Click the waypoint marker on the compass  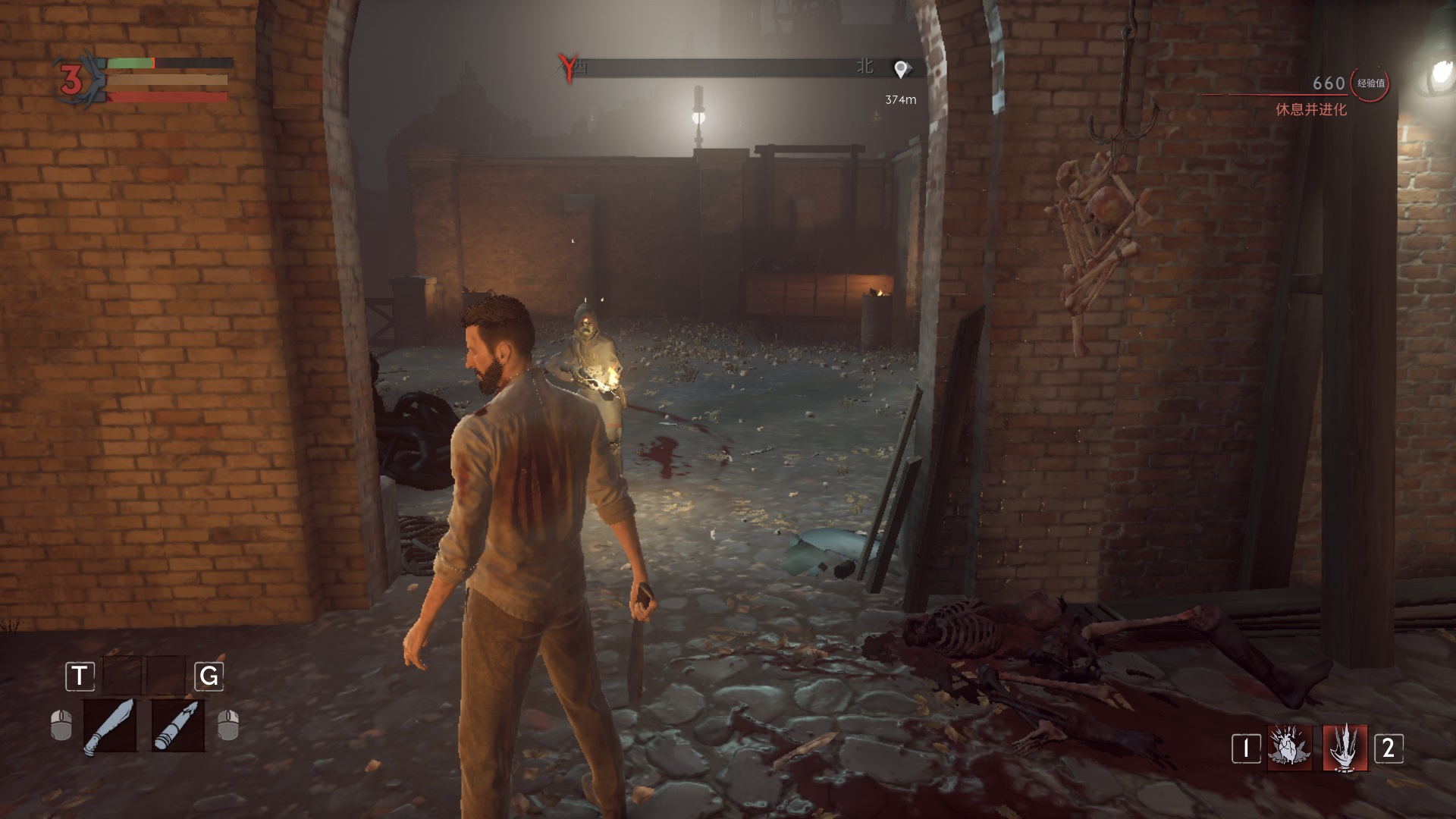(x=901, y=70)
